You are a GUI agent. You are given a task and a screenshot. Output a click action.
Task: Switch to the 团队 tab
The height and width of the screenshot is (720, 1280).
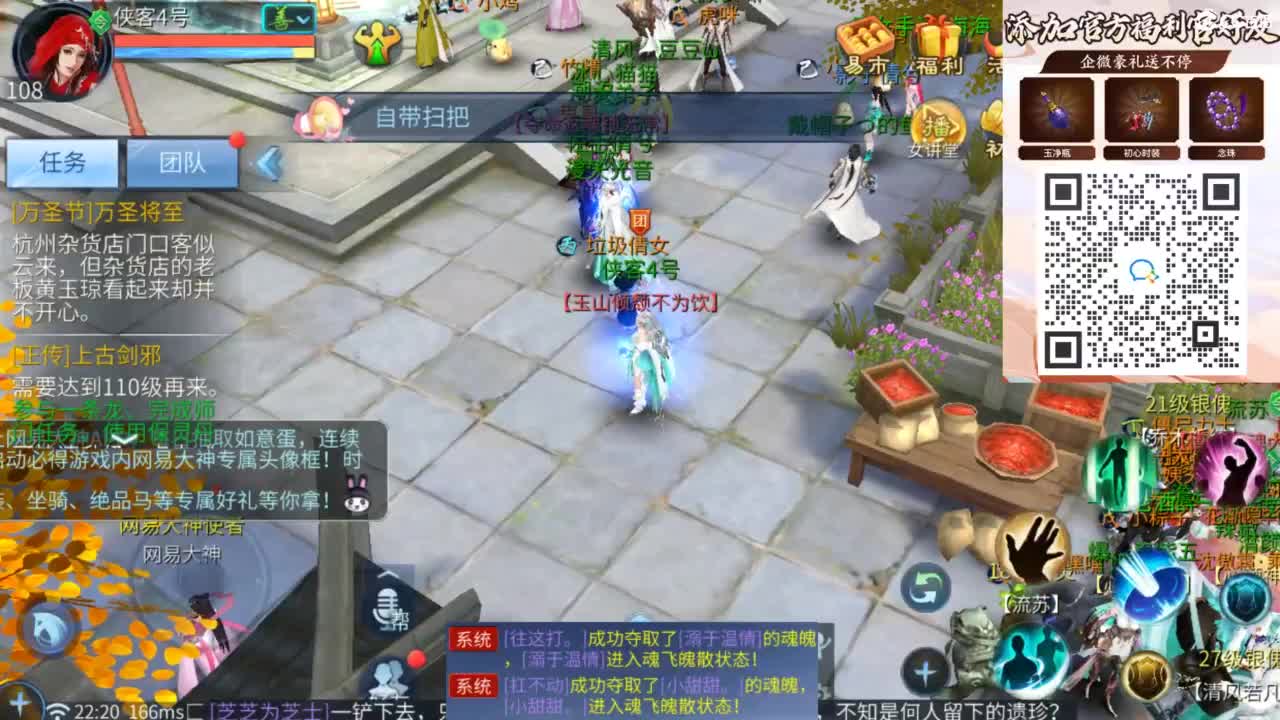tap(183, 163)
